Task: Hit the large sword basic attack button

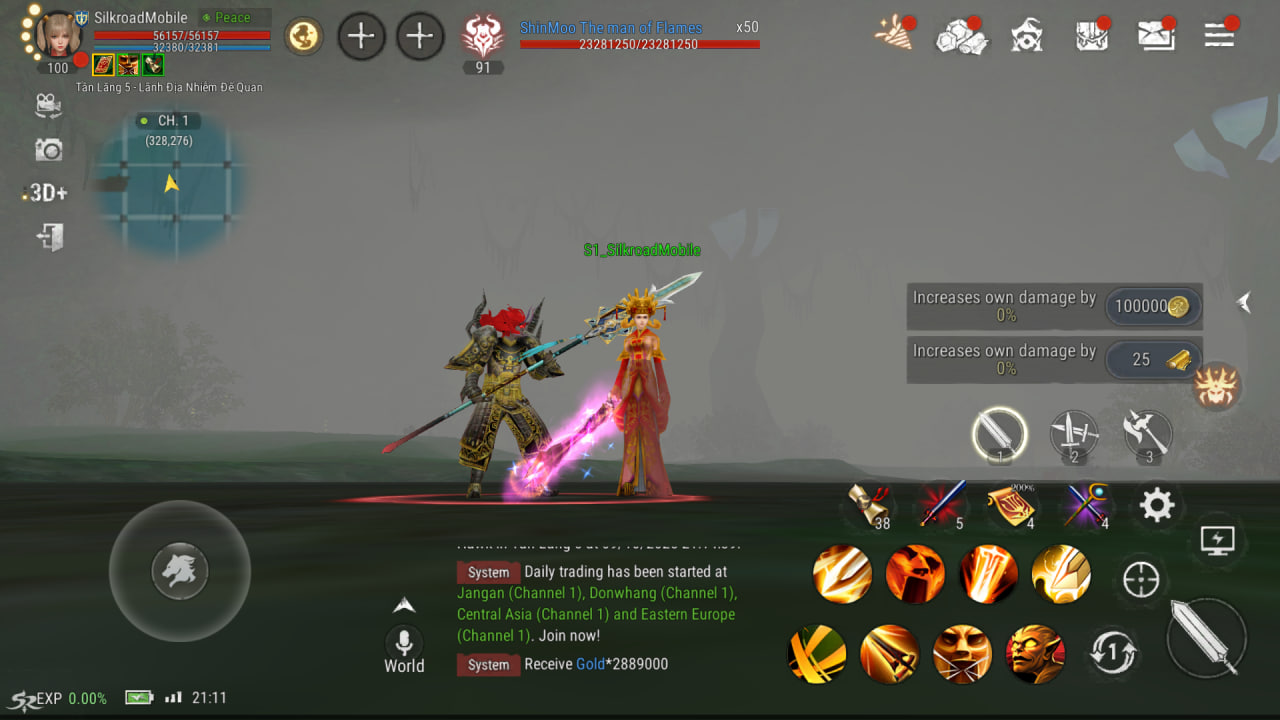Action: point(1206,638)
